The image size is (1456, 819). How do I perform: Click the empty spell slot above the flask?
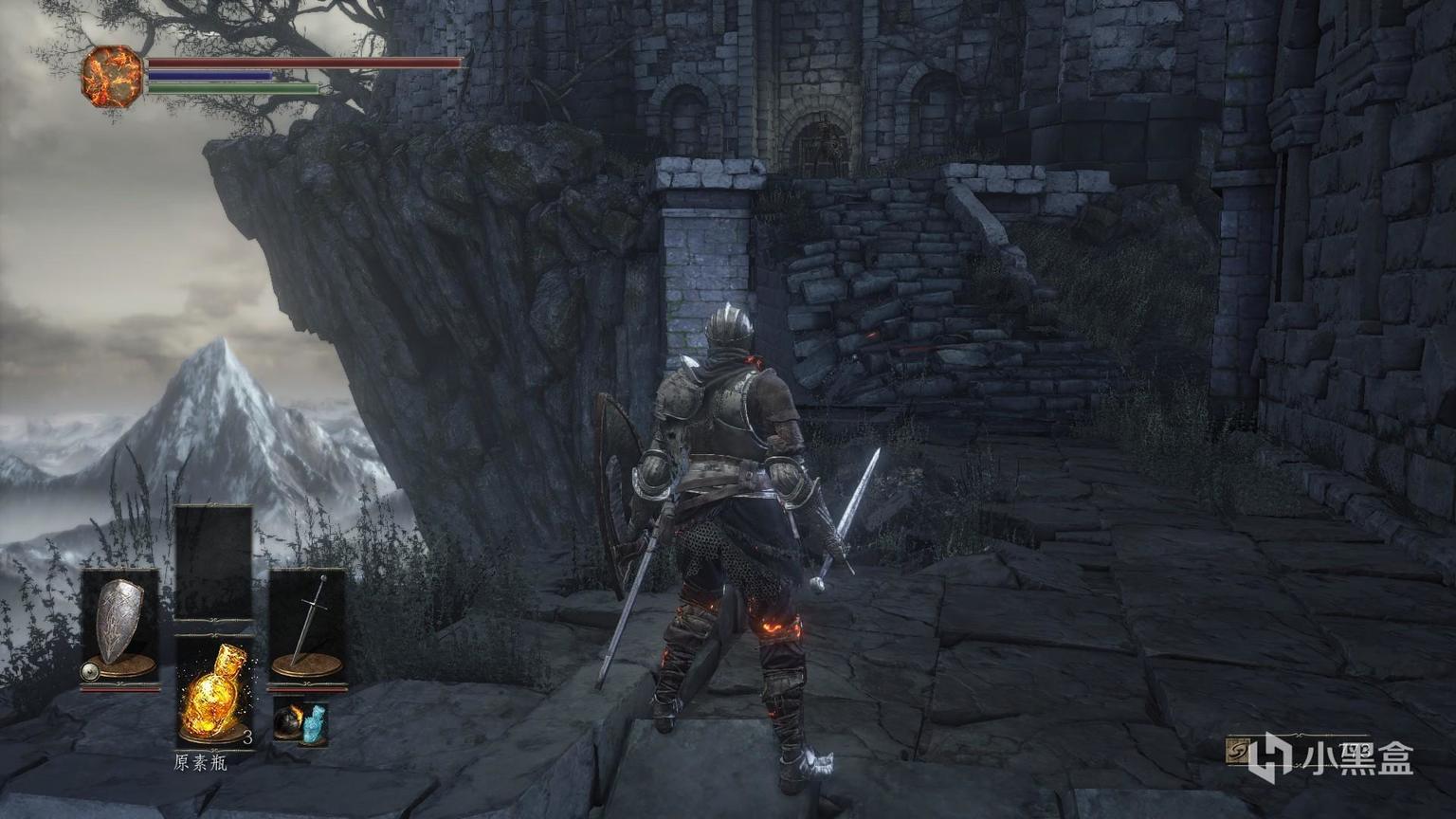pos(213,561)
